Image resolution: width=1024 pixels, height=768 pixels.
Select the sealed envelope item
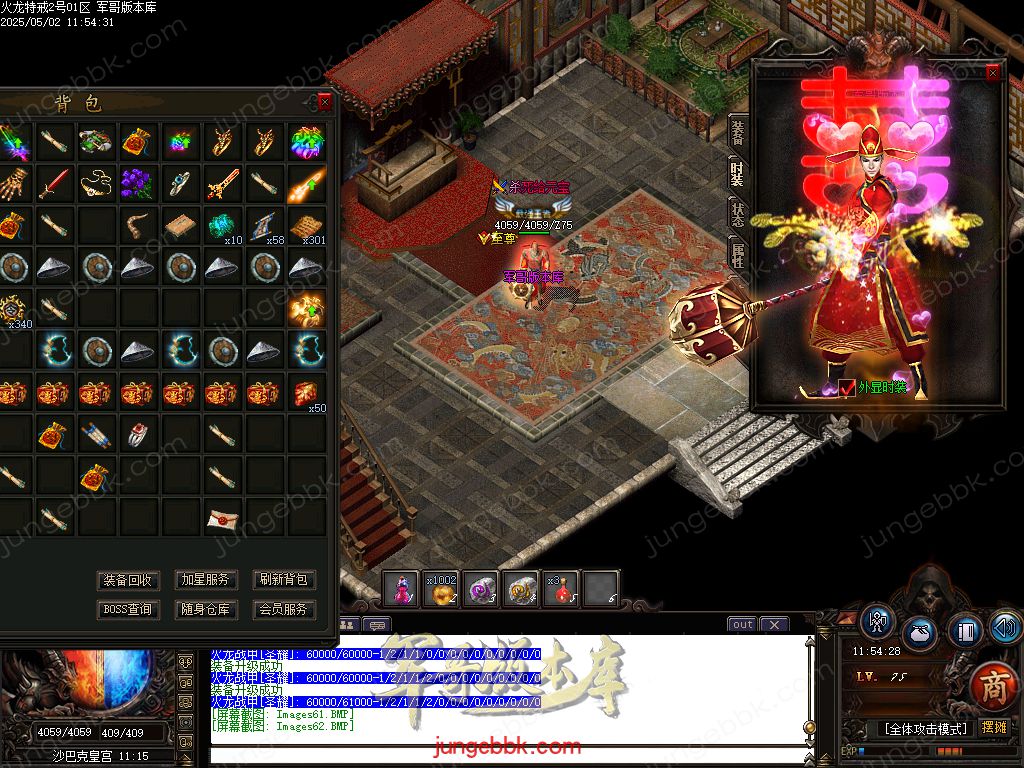point(222,518)
